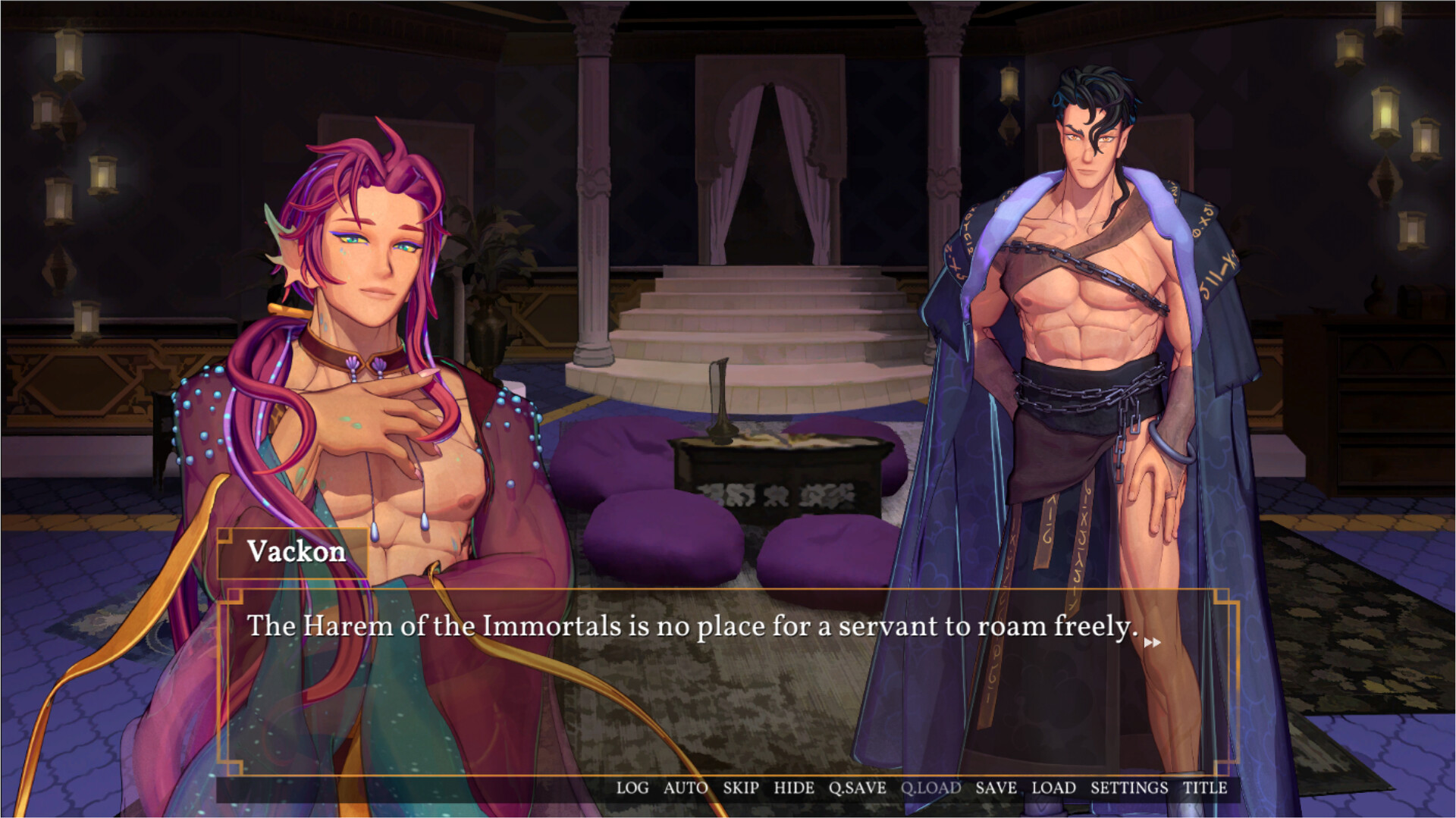Click the Vackon name plate
The image size is (1456, 818).
click(x=297, y=551)
